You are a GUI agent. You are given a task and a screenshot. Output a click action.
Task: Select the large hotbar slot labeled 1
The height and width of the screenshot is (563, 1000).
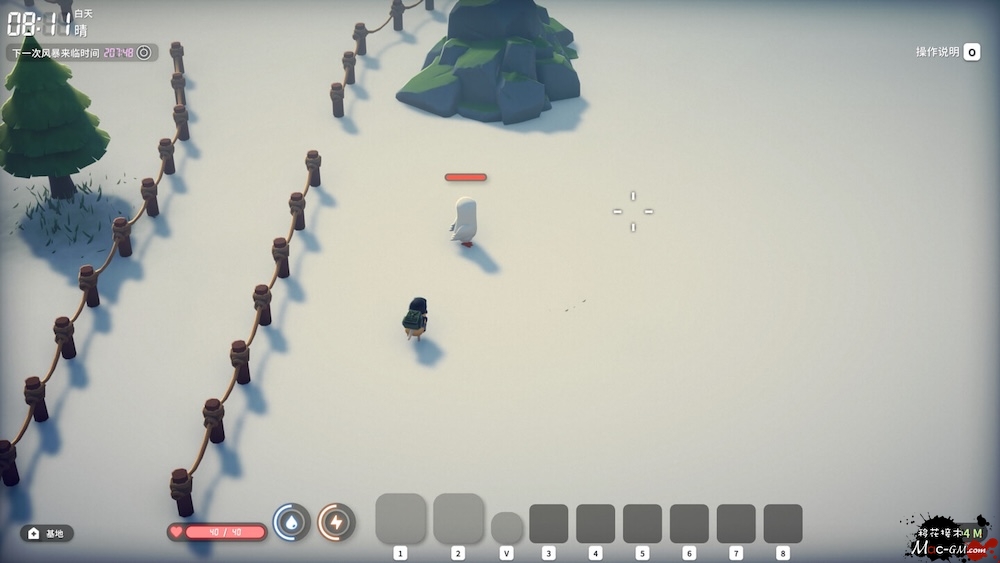[401, 519]
